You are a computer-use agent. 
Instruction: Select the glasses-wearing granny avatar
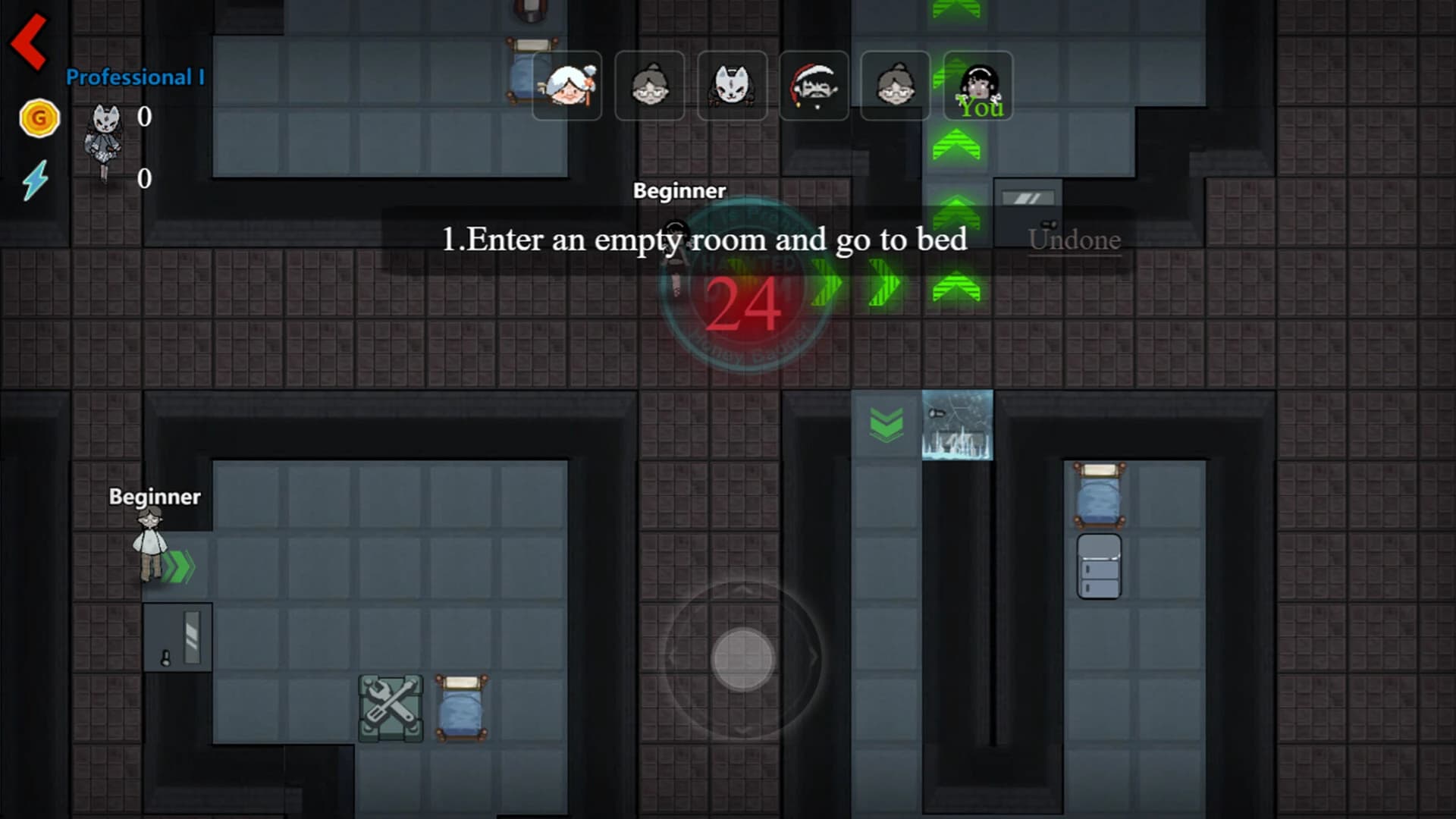click(650, 85)
